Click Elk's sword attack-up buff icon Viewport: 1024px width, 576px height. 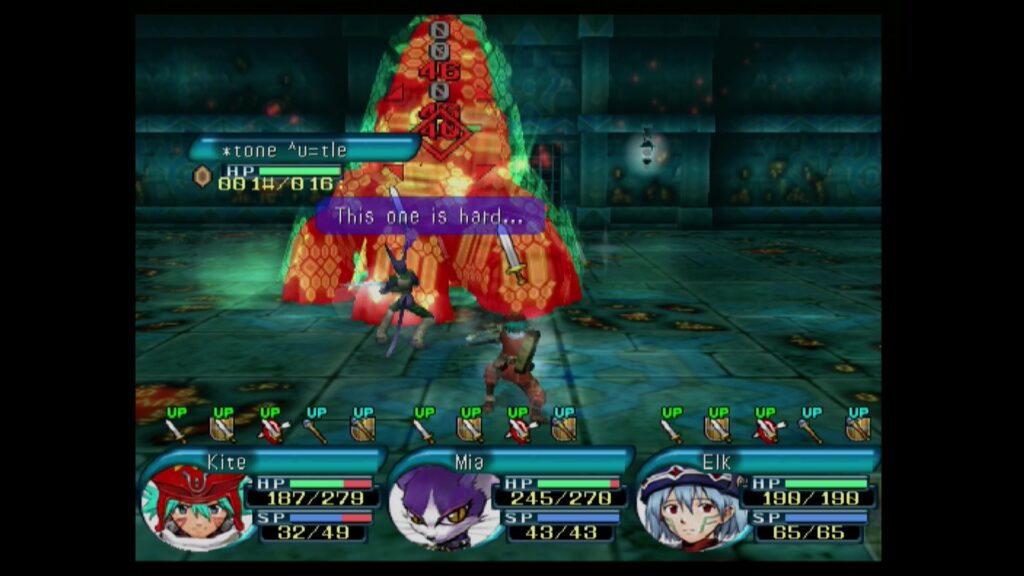click(x=672, y=428)
